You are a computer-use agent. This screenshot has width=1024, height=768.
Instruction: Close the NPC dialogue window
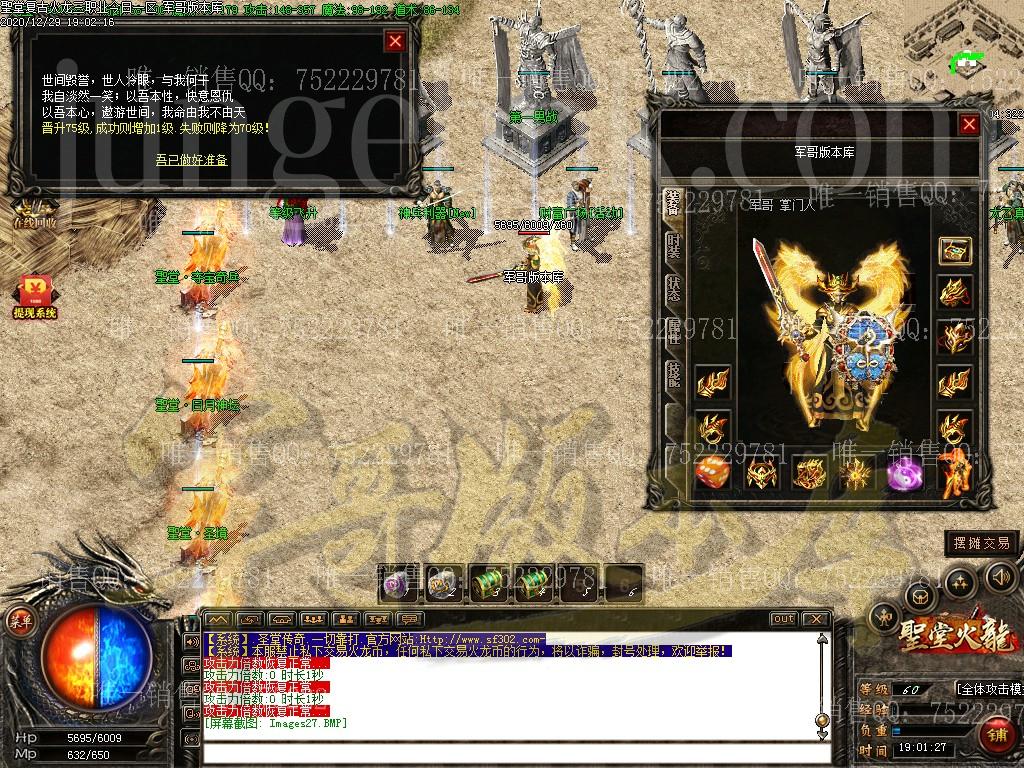click(395, 41)
